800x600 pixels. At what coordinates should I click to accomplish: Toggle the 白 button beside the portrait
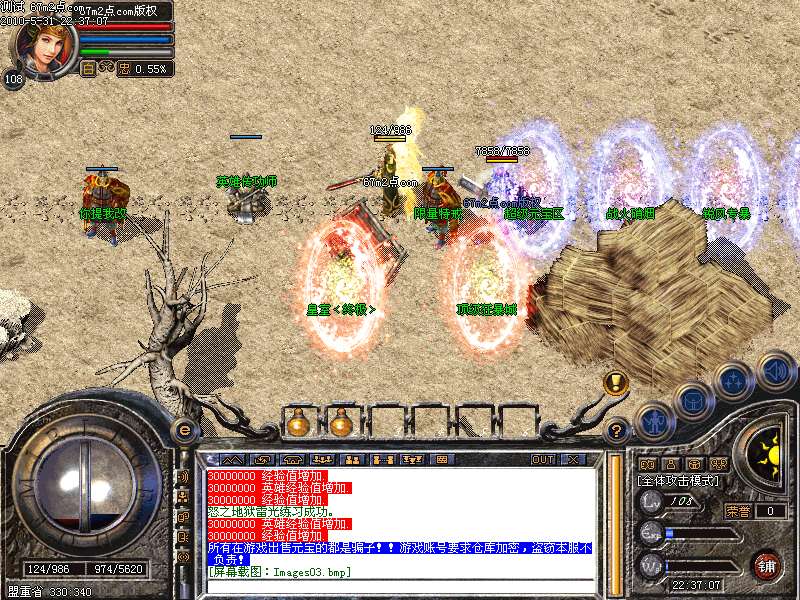88,69
